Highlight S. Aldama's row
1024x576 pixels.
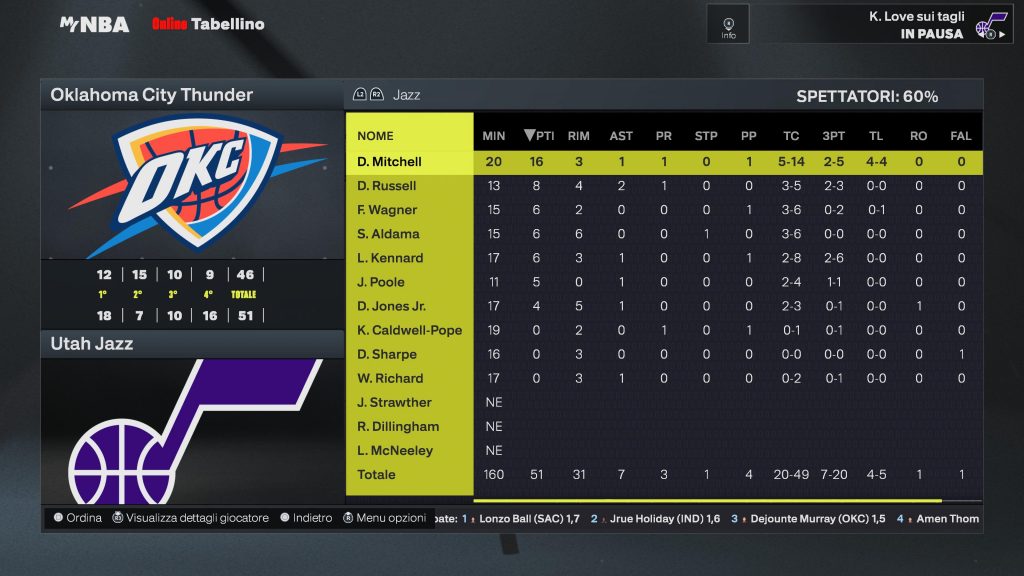388,234
